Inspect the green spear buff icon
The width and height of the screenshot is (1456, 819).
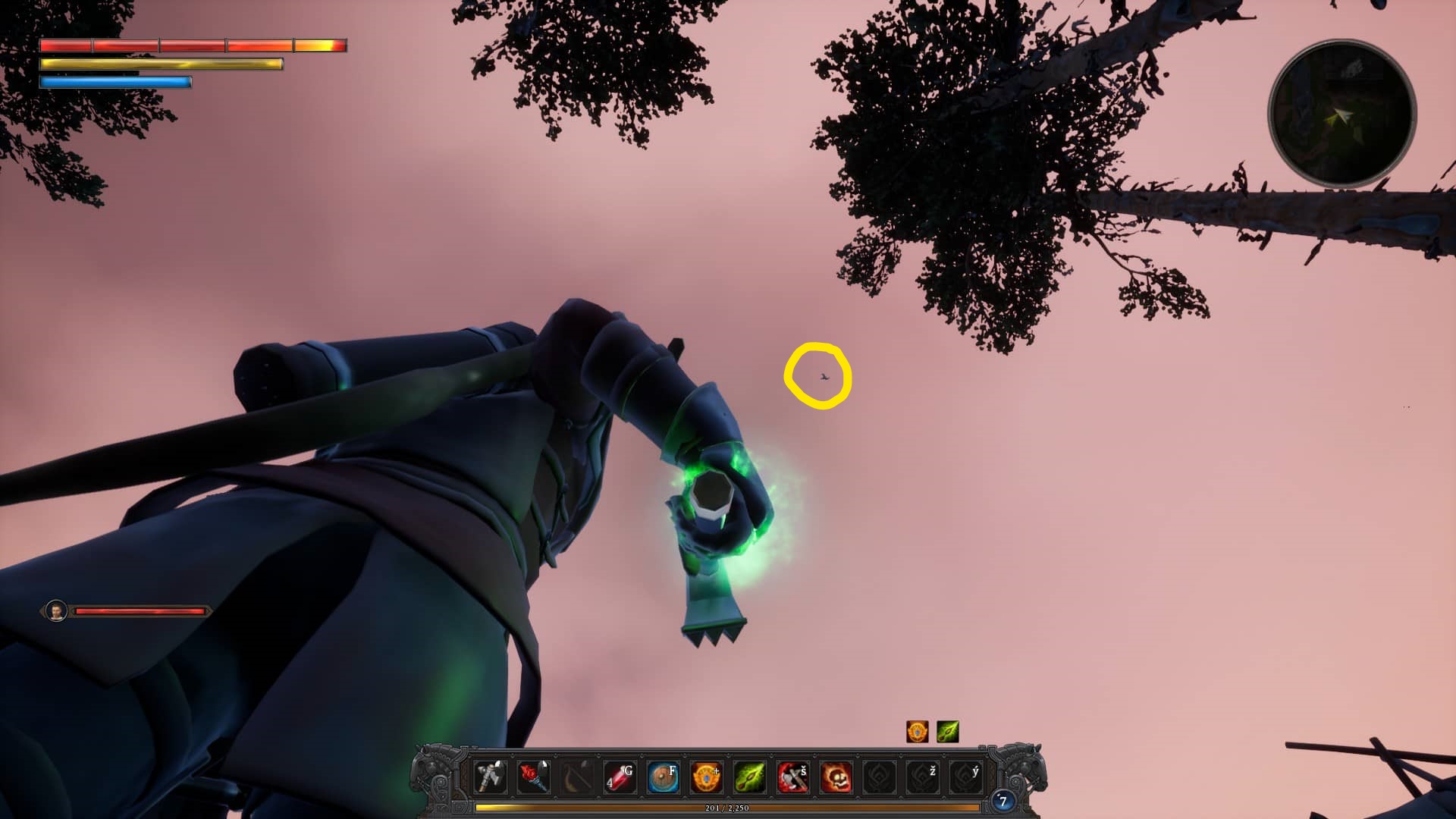pos(948,732)
